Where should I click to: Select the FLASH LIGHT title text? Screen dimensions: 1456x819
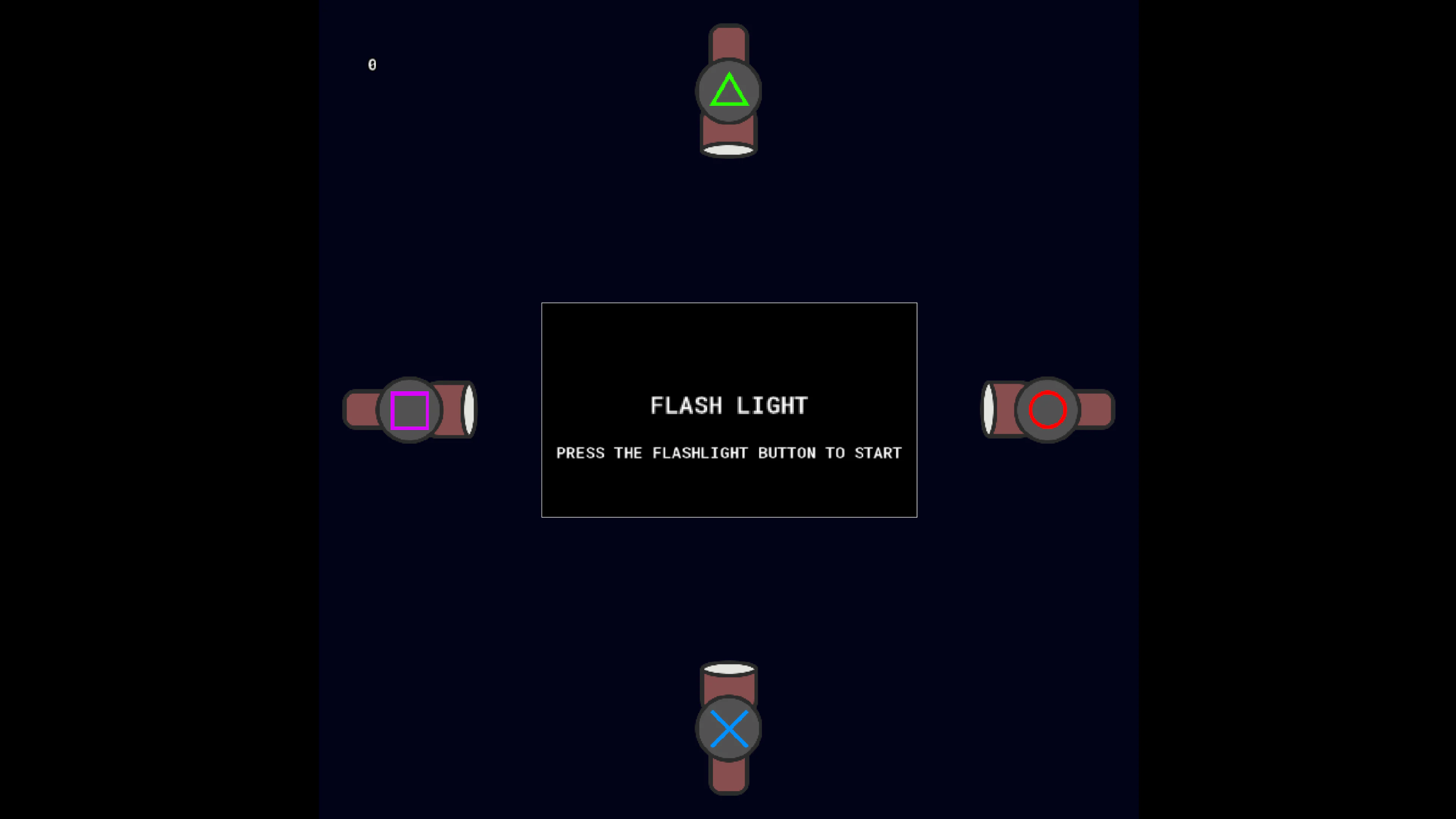point(729,405)
